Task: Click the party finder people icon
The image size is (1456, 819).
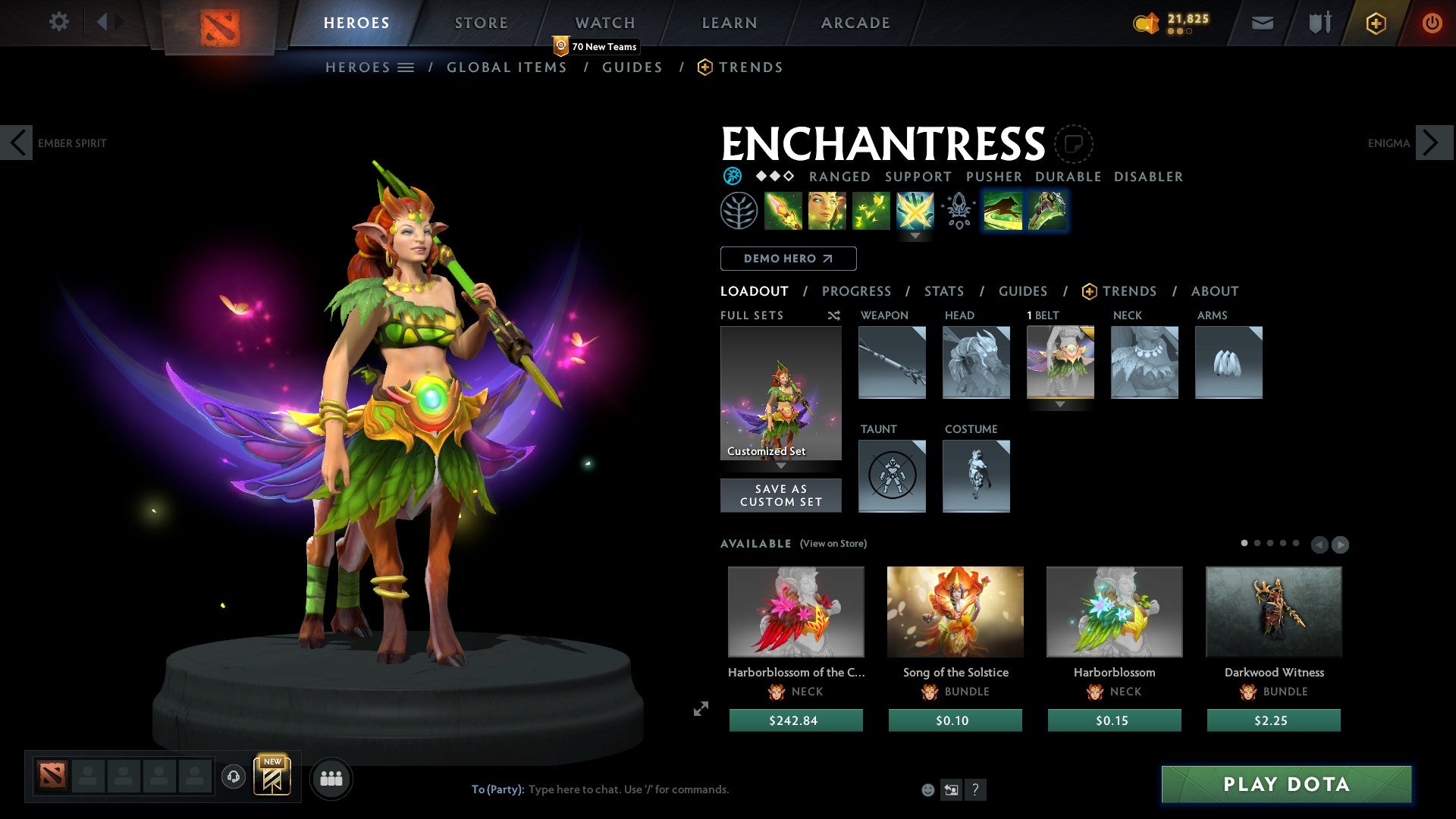Action: coord(331,778)
